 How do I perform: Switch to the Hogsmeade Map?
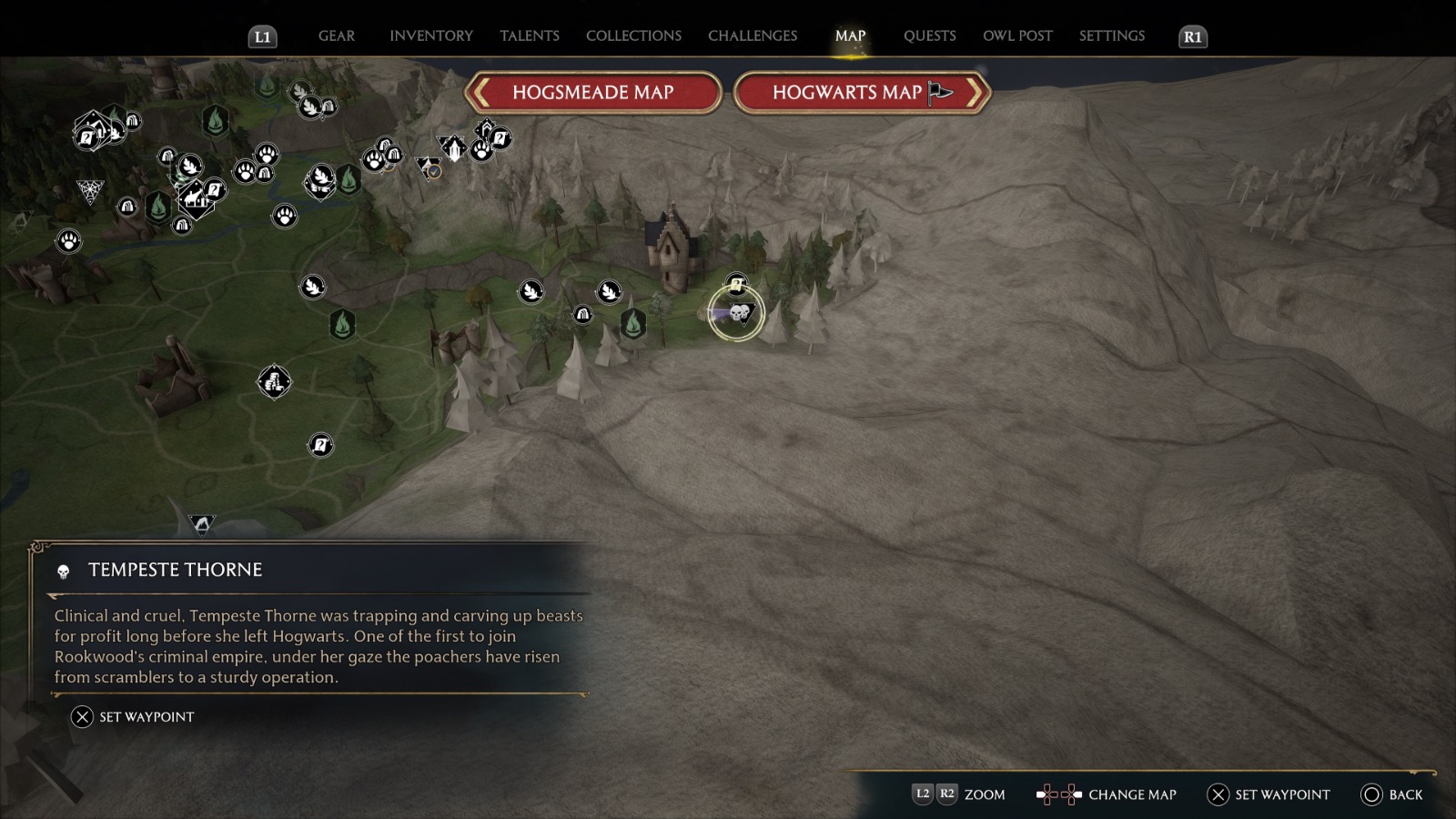(592, 93)
